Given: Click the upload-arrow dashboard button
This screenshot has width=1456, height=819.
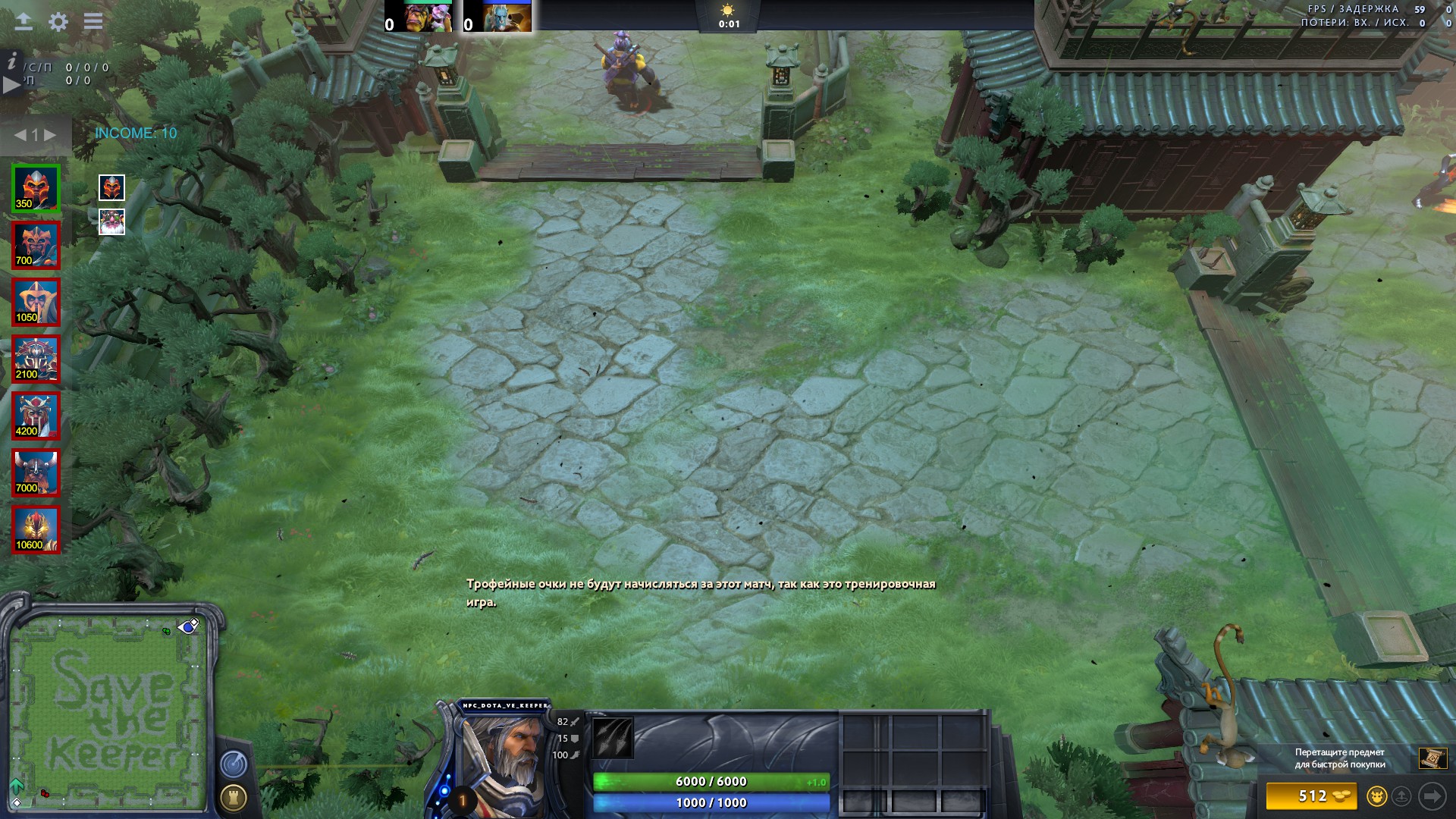Looking at the screenshot, I should click(24, 21).
